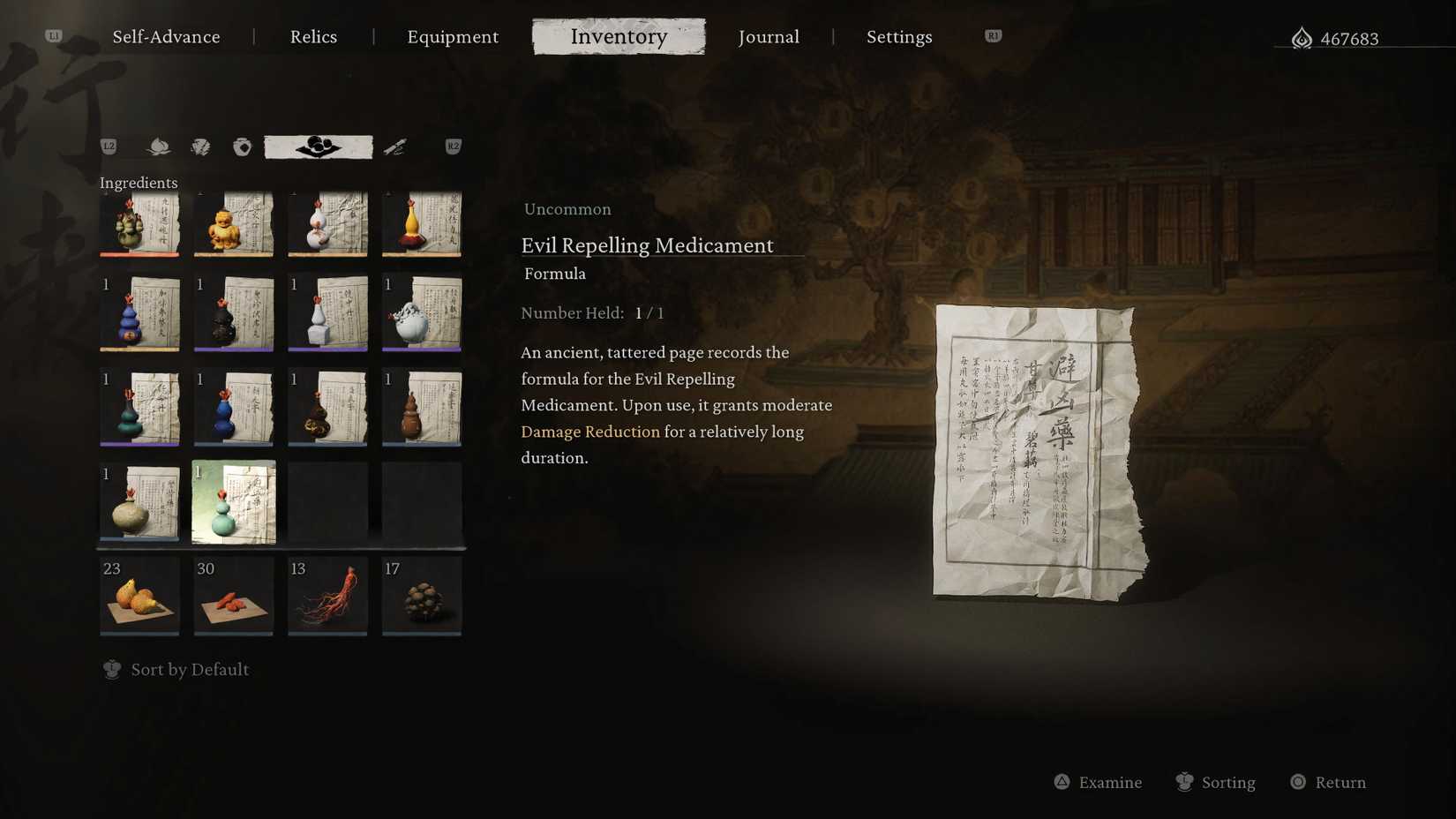Switch to the Journal tab
The height and width of the screenshot is (819, 1456).
coord(769,37)
